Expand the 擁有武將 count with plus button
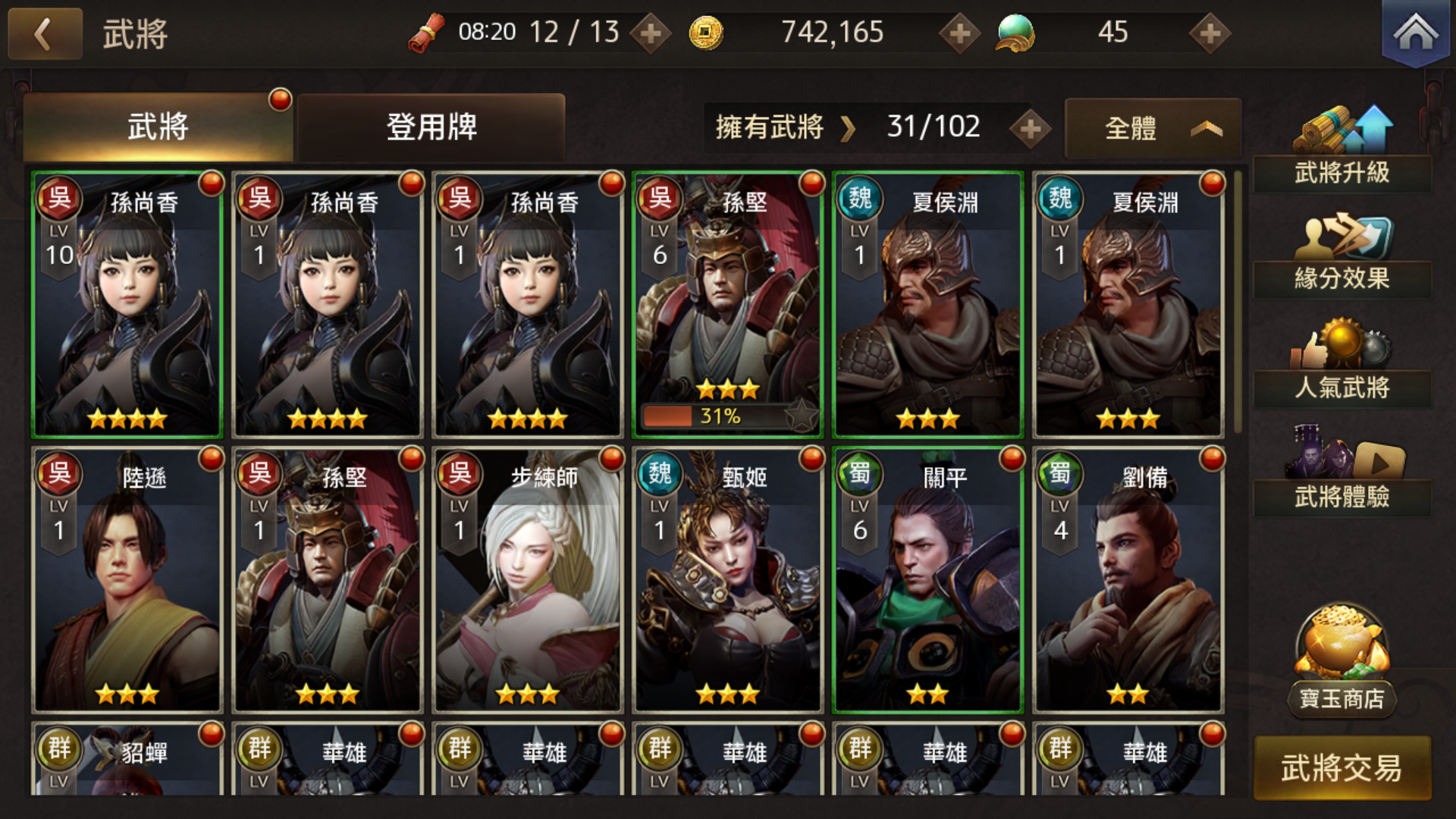Viewport: 1456px width, 819px height. click(1030, 127)
